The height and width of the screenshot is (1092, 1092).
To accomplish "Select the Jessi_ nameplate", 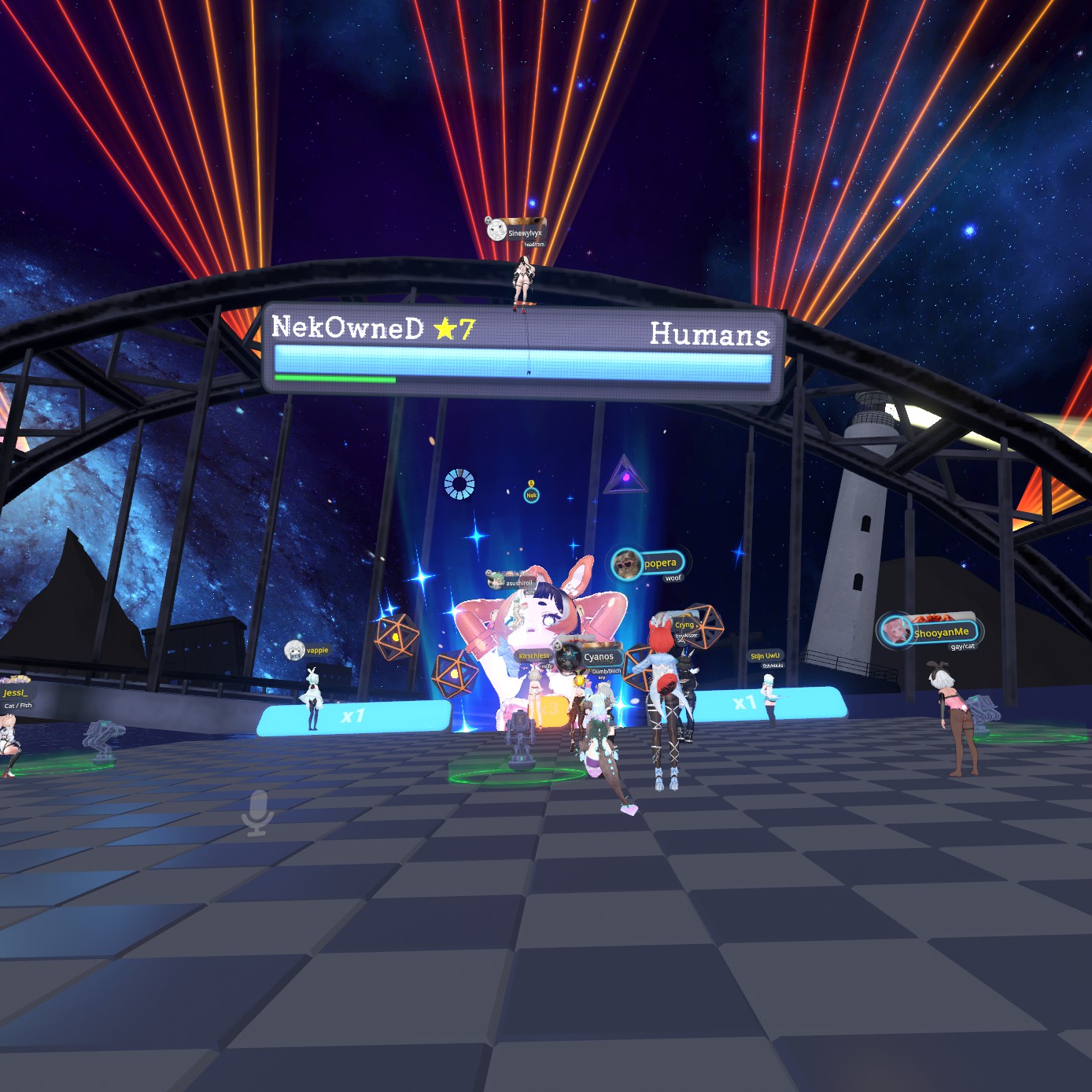I will tap(15, 692).
